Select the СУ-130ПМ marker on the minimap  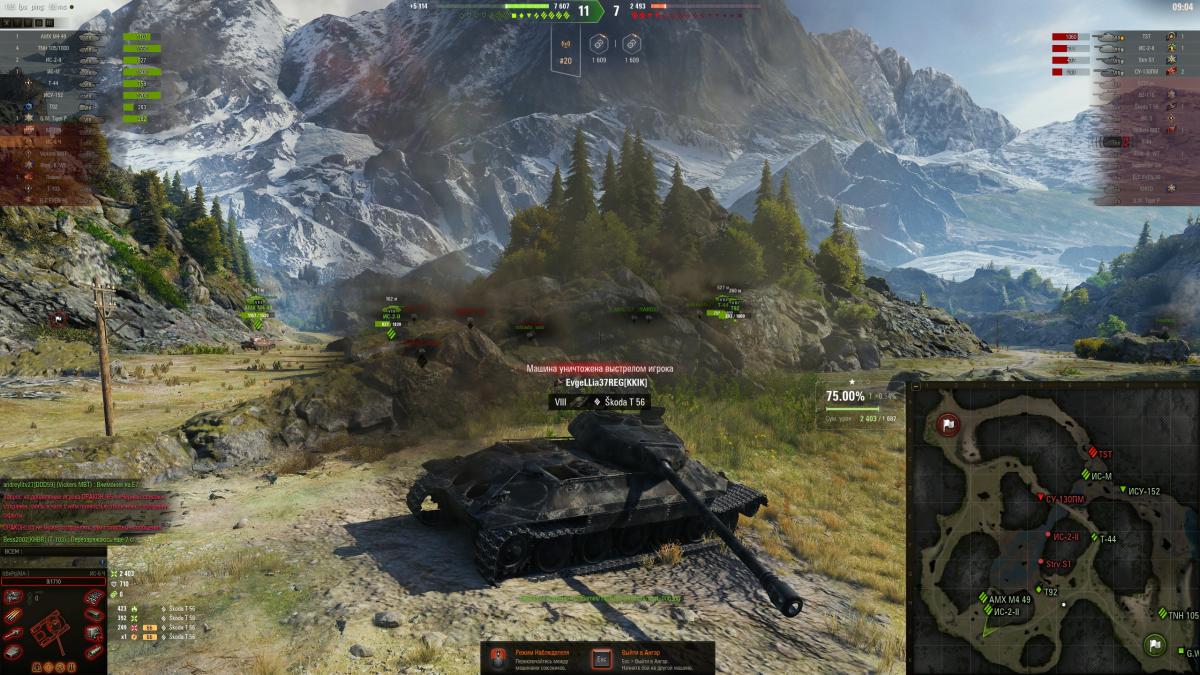[x=1040, y=497]
